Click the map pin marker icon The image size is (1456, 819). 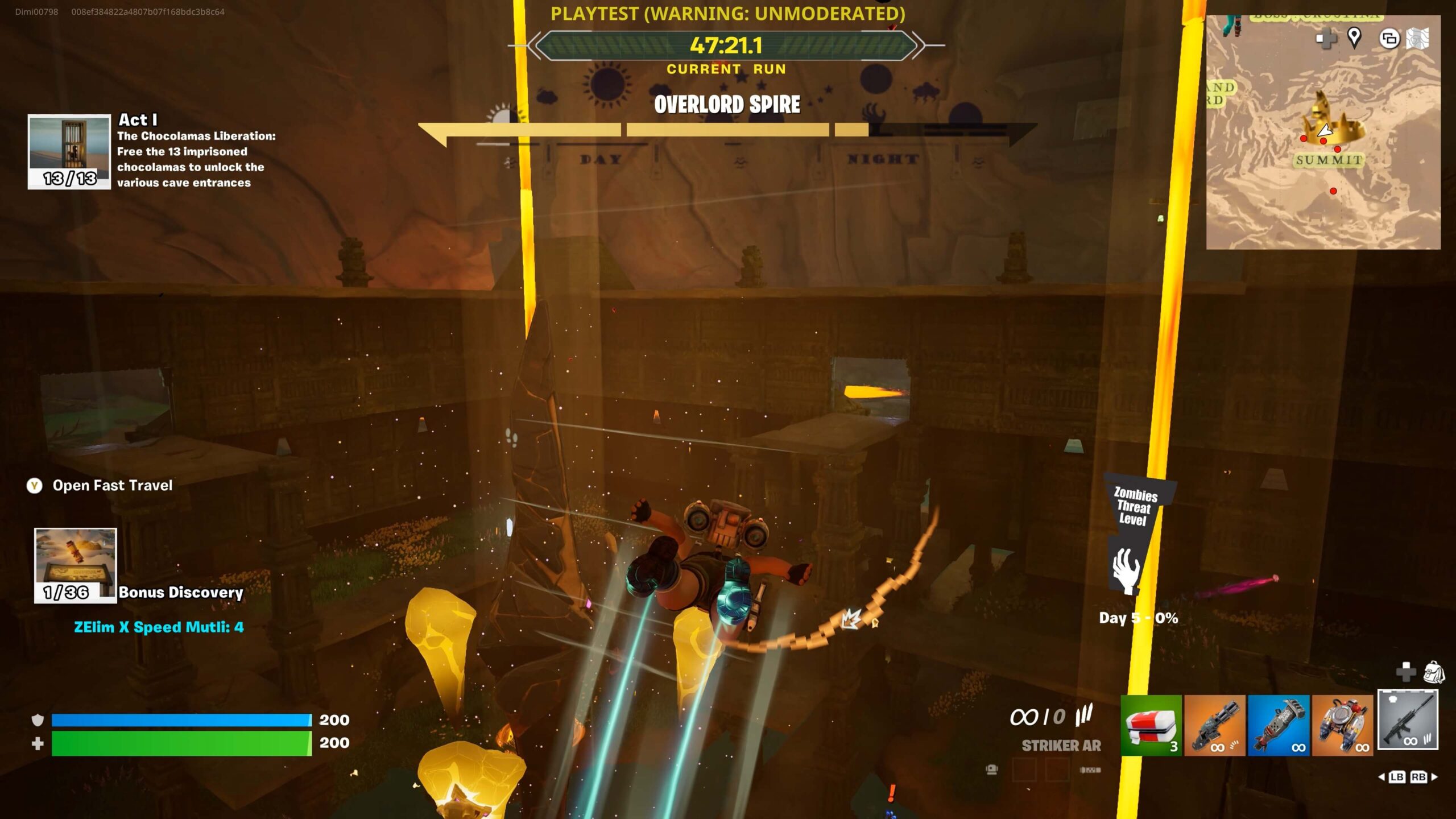1354,38
